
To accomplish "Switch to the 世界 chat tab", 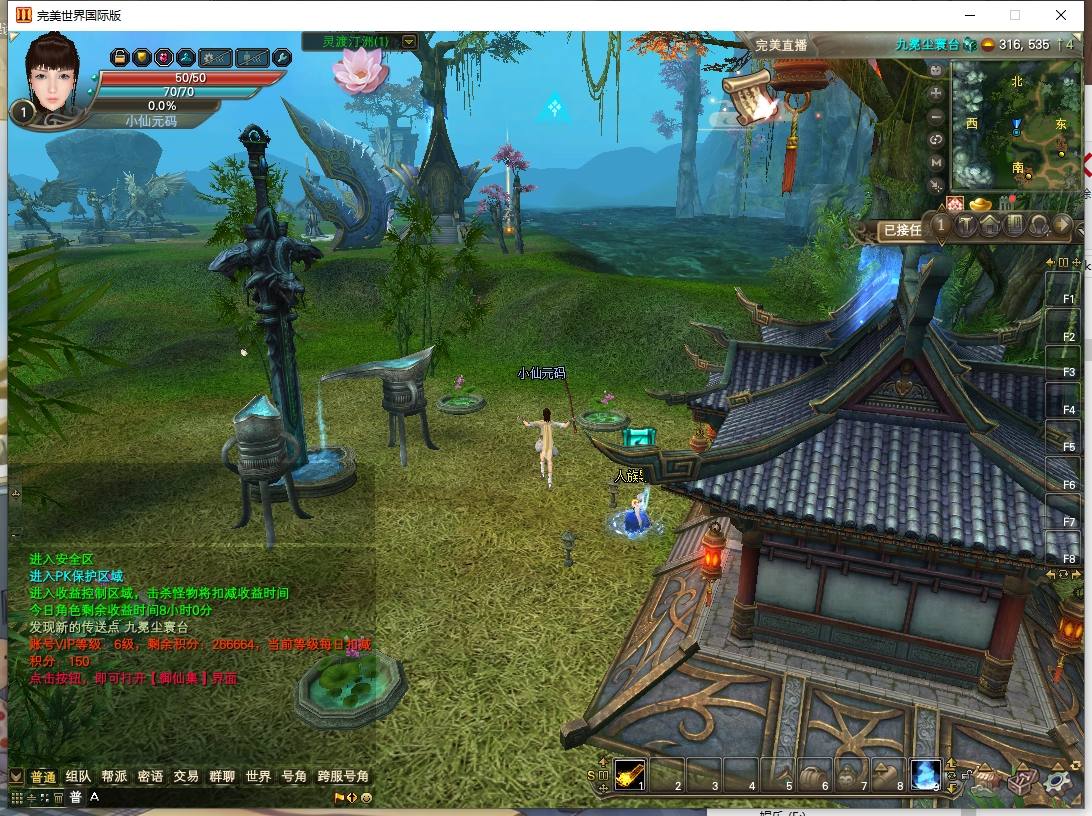I will (x=258, y=776).
